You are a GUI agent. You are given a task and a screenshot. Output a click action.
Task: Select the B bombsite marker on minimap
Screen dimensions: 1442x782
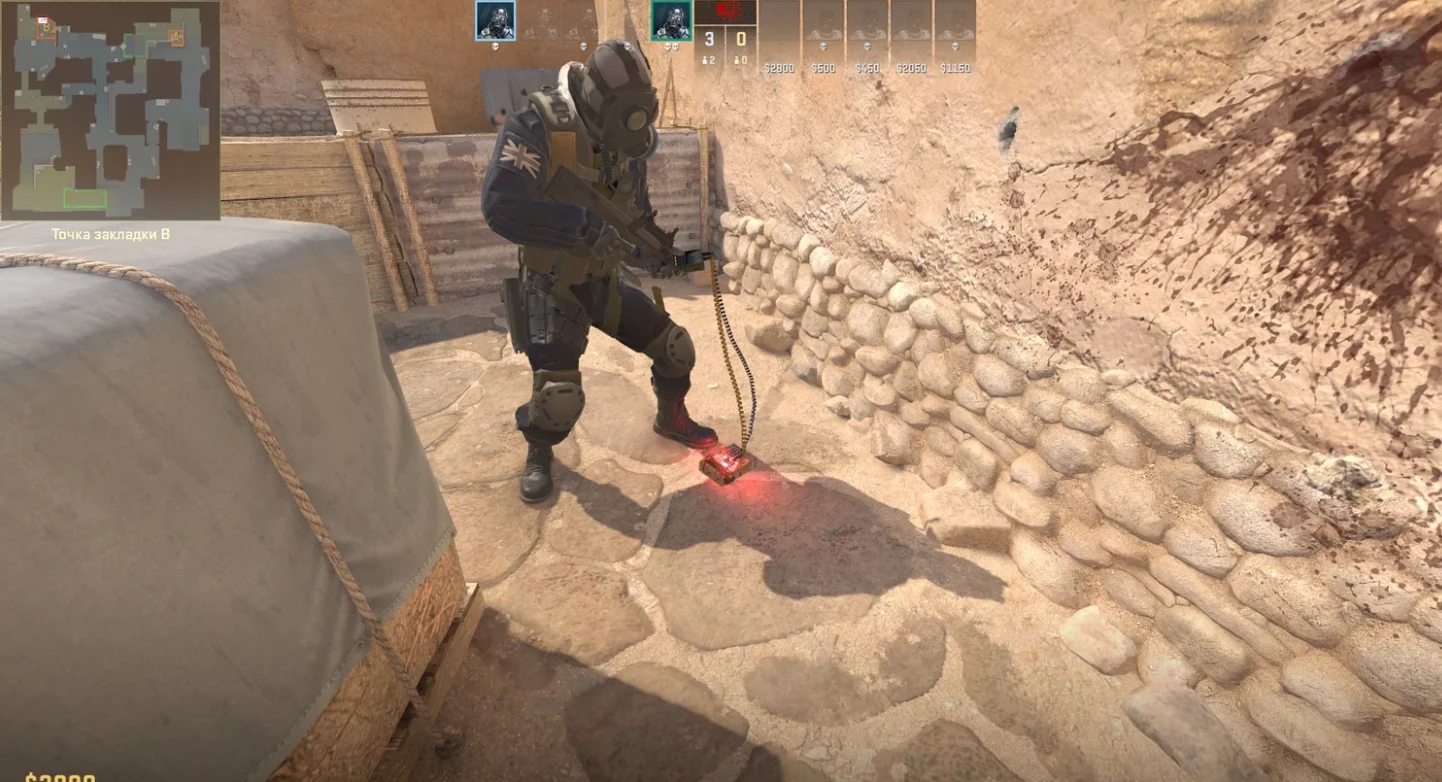(46, 28)
